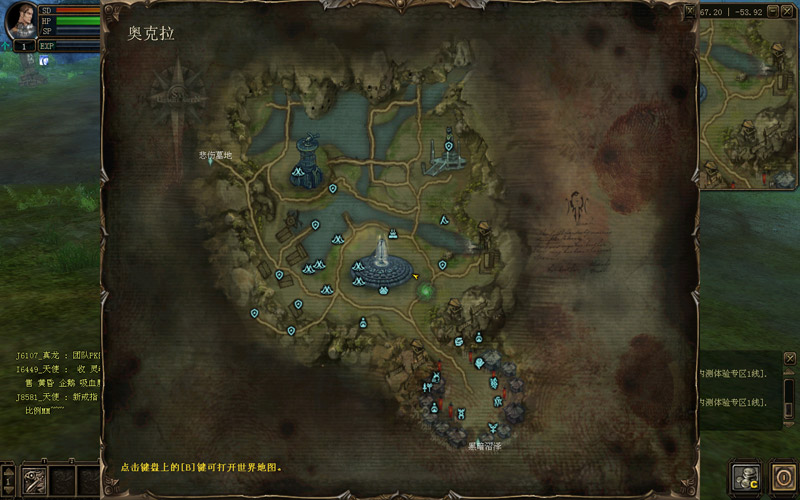
Task: Click the round orange-ringed button in the corner
Action: point(782,477)
